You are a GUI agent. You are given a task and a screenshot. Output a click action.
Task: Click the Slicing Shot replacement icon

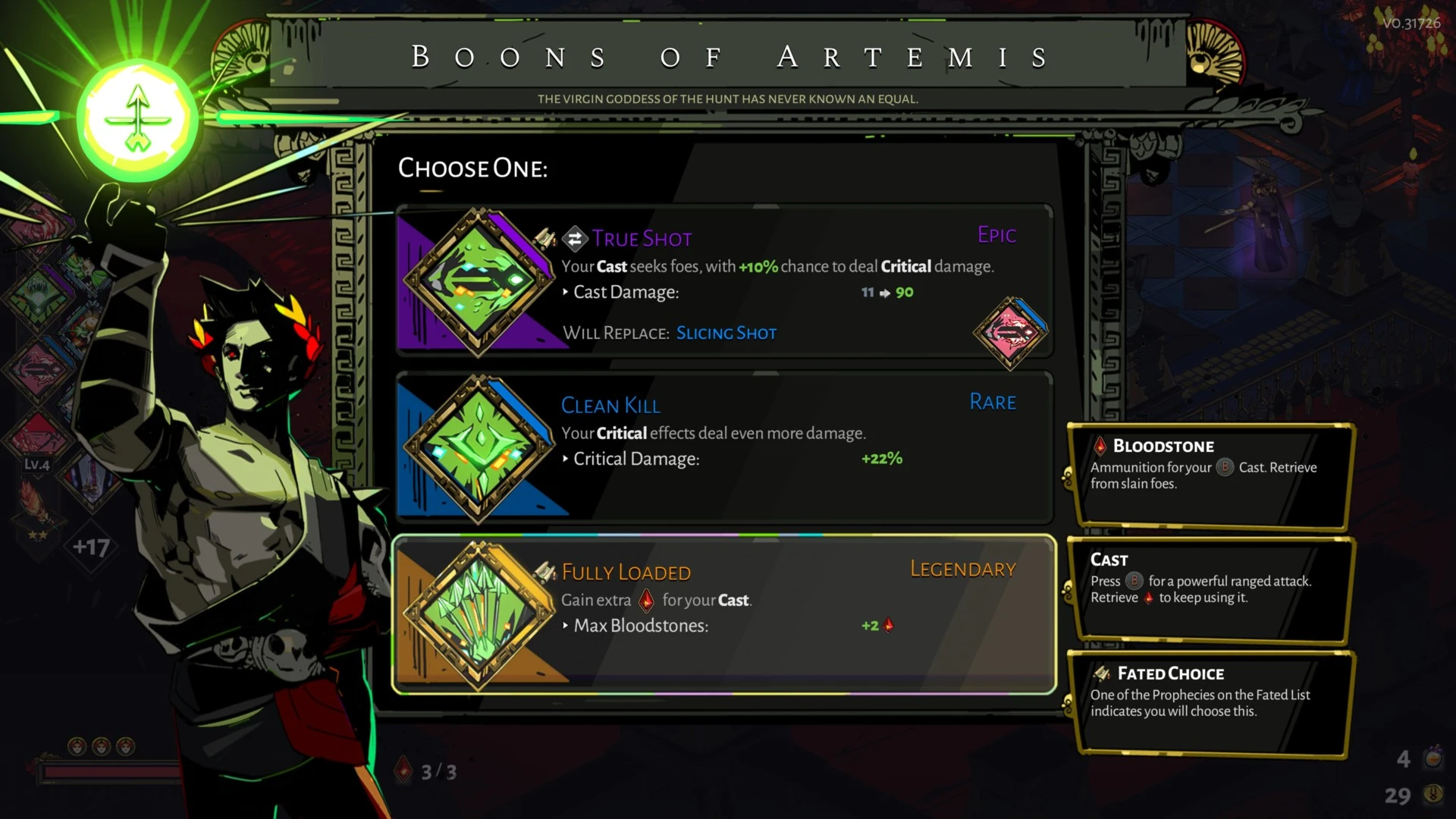[x=1011, y=334]
